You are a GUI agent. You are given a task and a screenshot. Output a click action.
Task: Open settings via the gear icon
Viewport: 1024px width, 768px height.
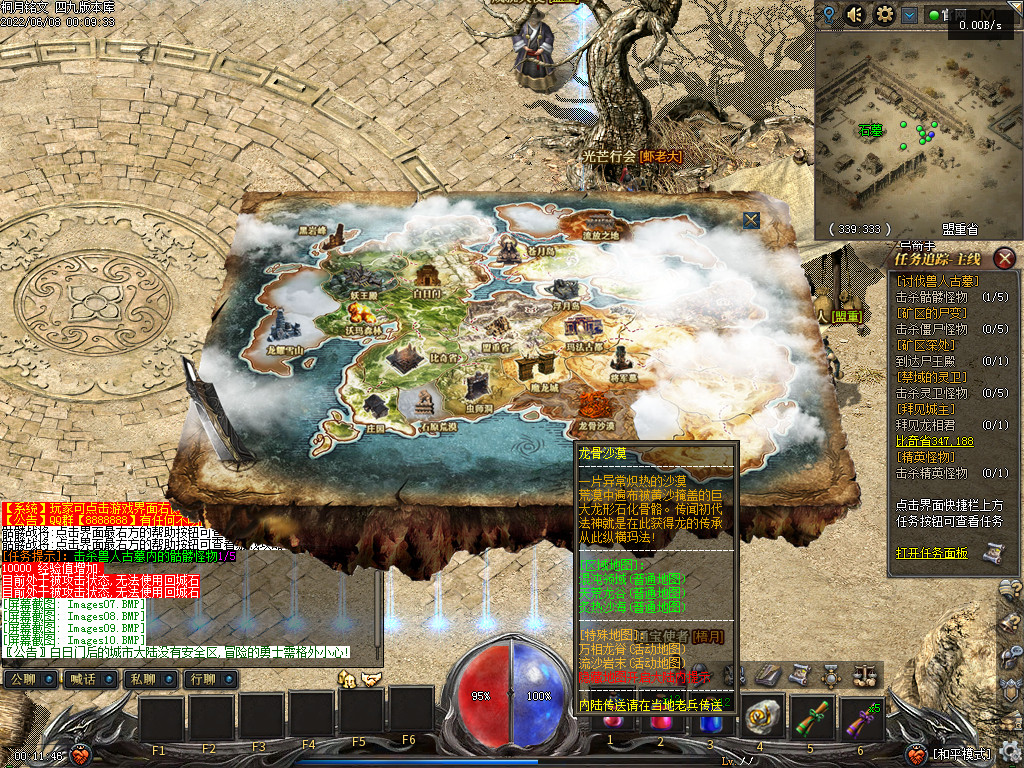pos(884,14)
